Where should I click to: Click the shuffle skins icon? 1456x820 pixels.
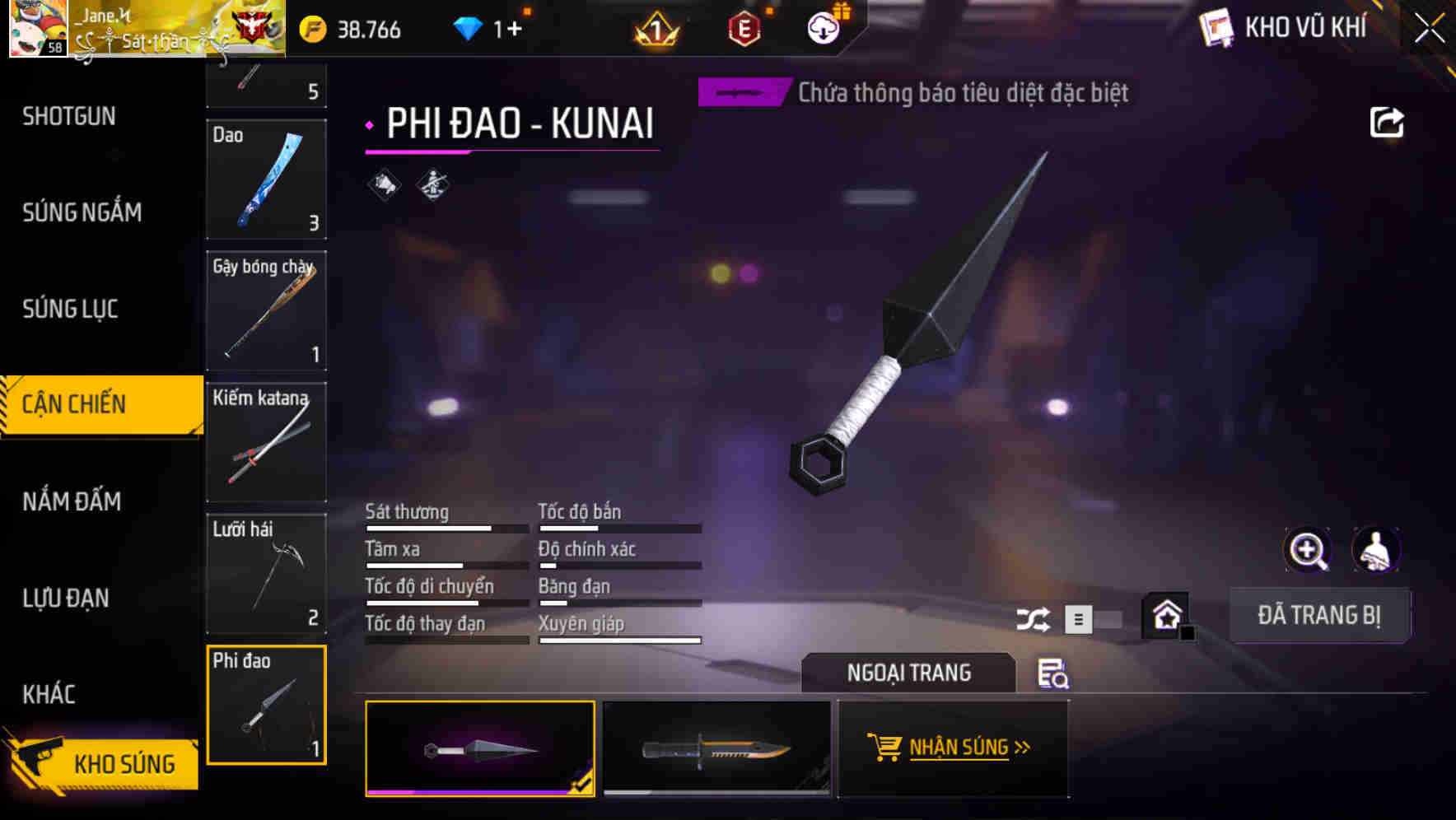point(1034,618)
